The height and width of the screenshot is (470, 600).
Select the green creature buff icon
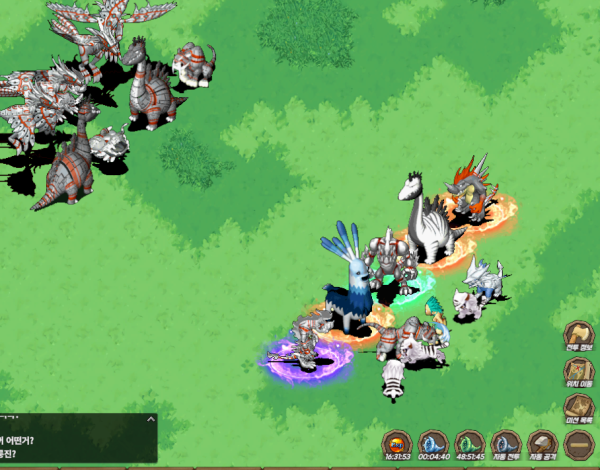pos(469,442)
